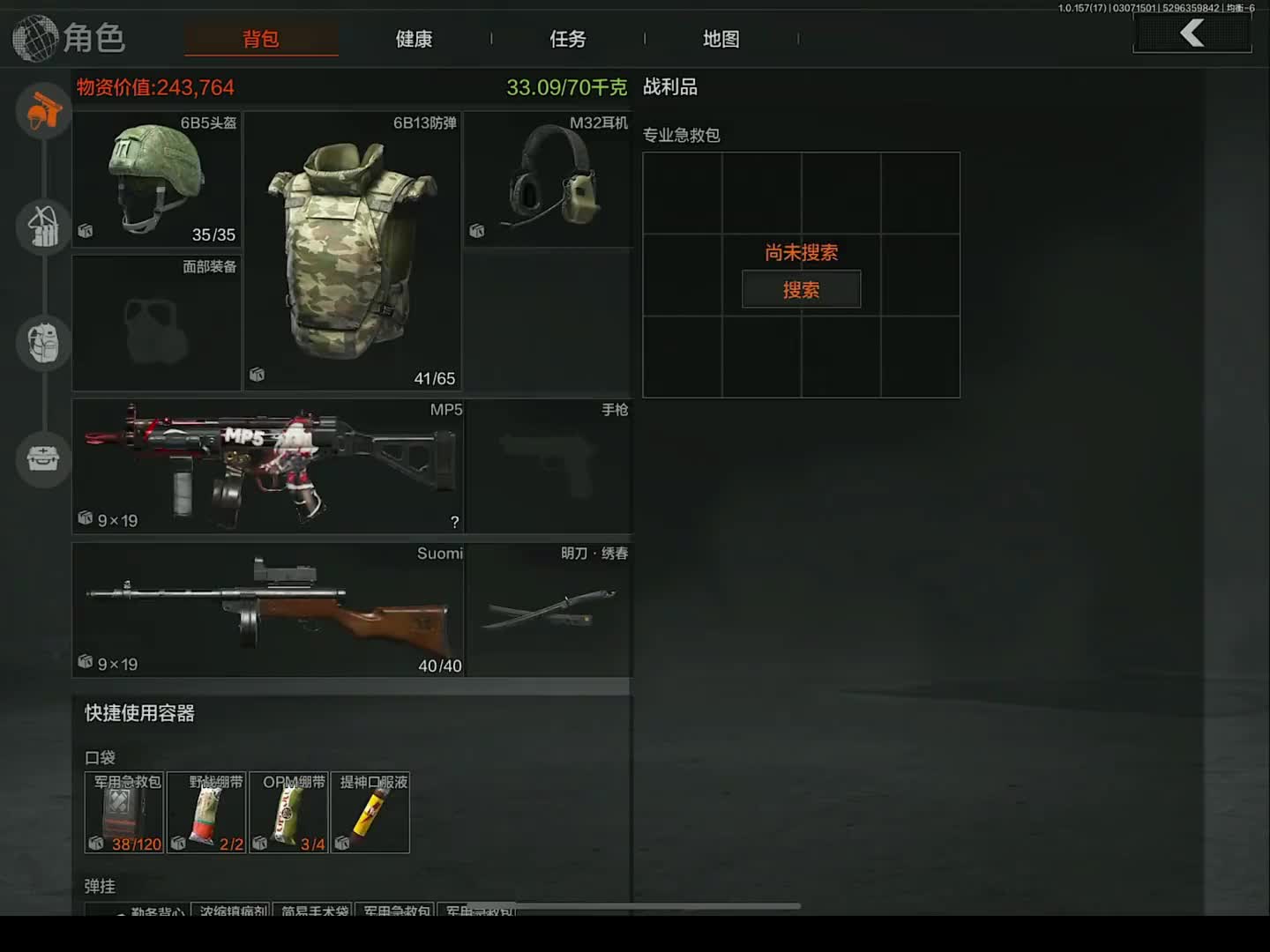The image size is (1270, 952).
Task: Choose the Suomi weapon slot
Action: [268, 609]
